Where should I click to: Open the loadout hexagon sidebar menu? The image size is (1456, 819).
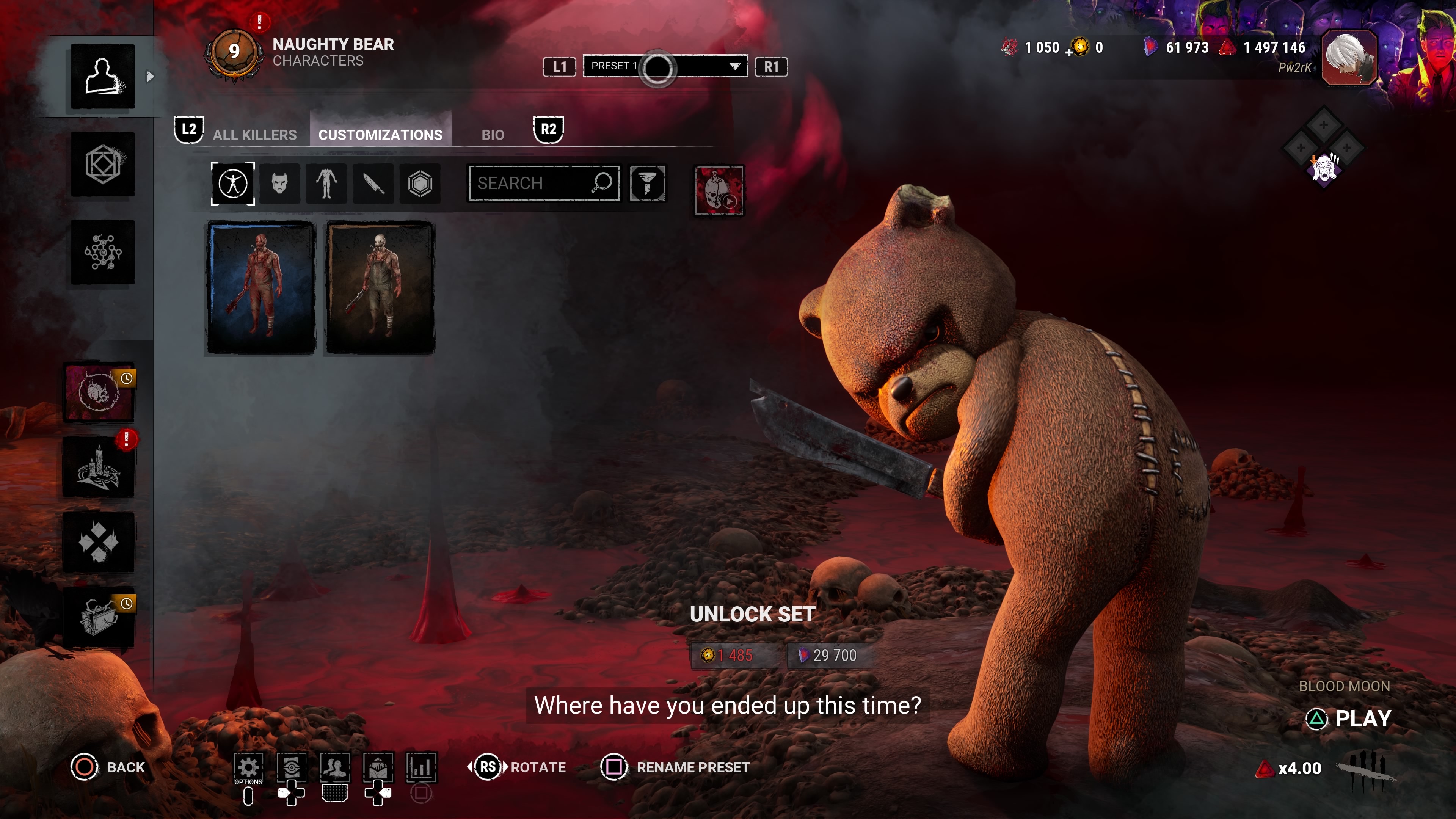(x=103, y=165)
